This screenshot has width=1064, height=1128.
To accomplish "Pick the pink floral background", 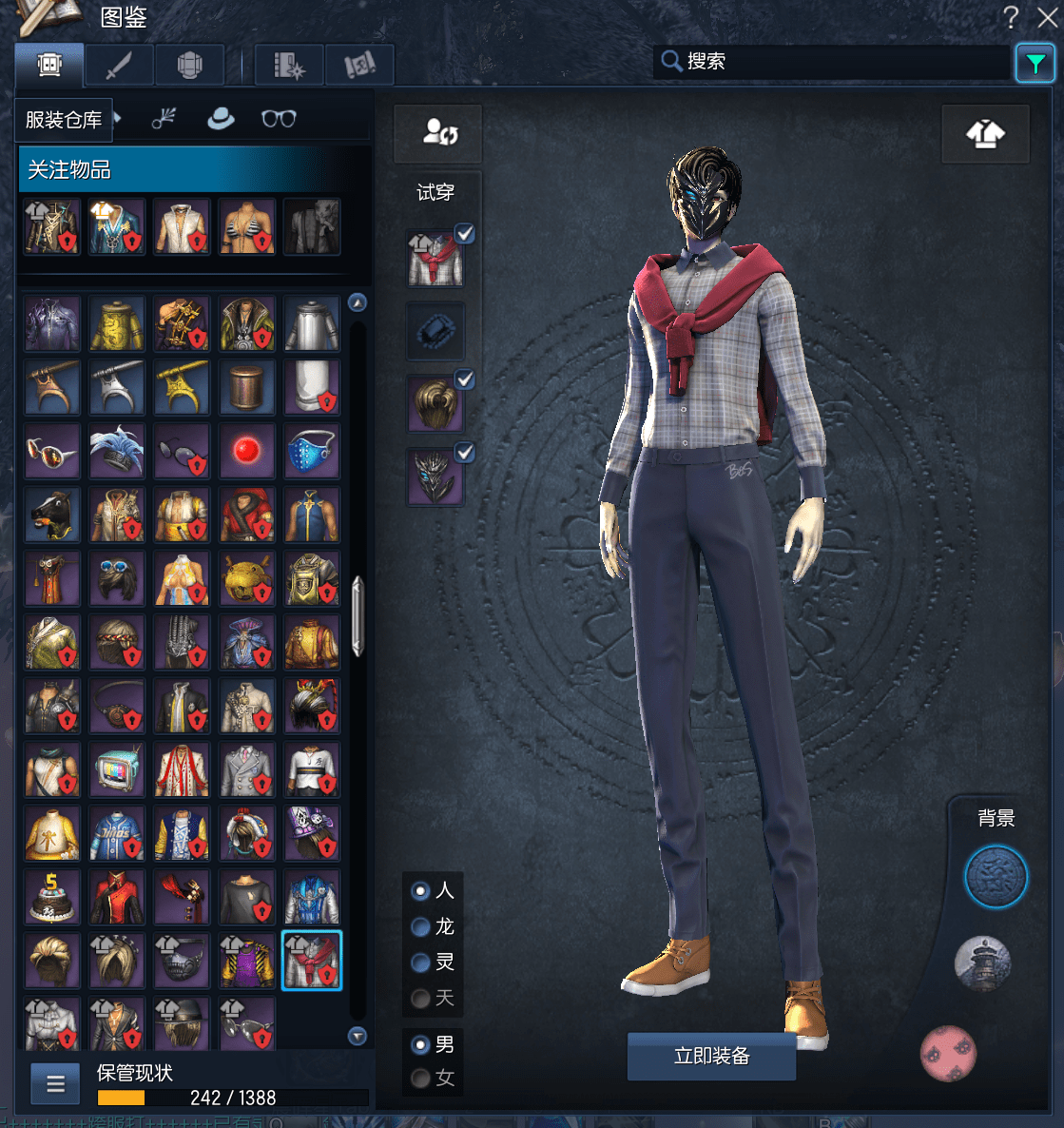I will (948, 1054).
